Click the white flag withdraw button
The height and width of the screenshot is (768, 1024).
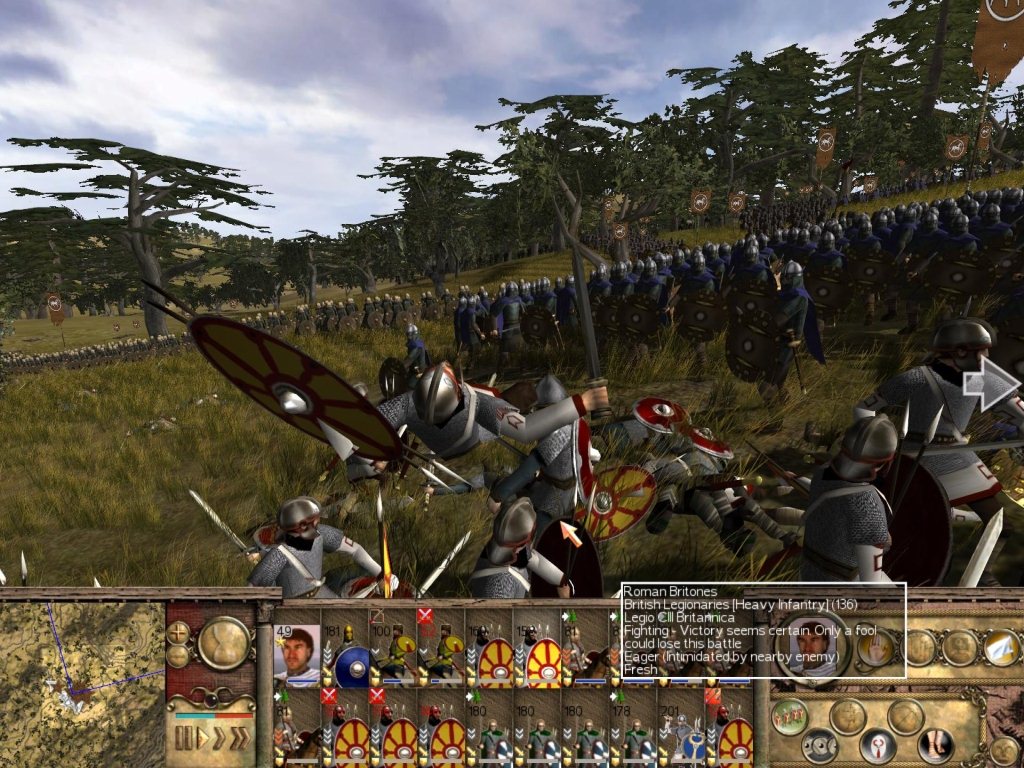pos(1001,648)
